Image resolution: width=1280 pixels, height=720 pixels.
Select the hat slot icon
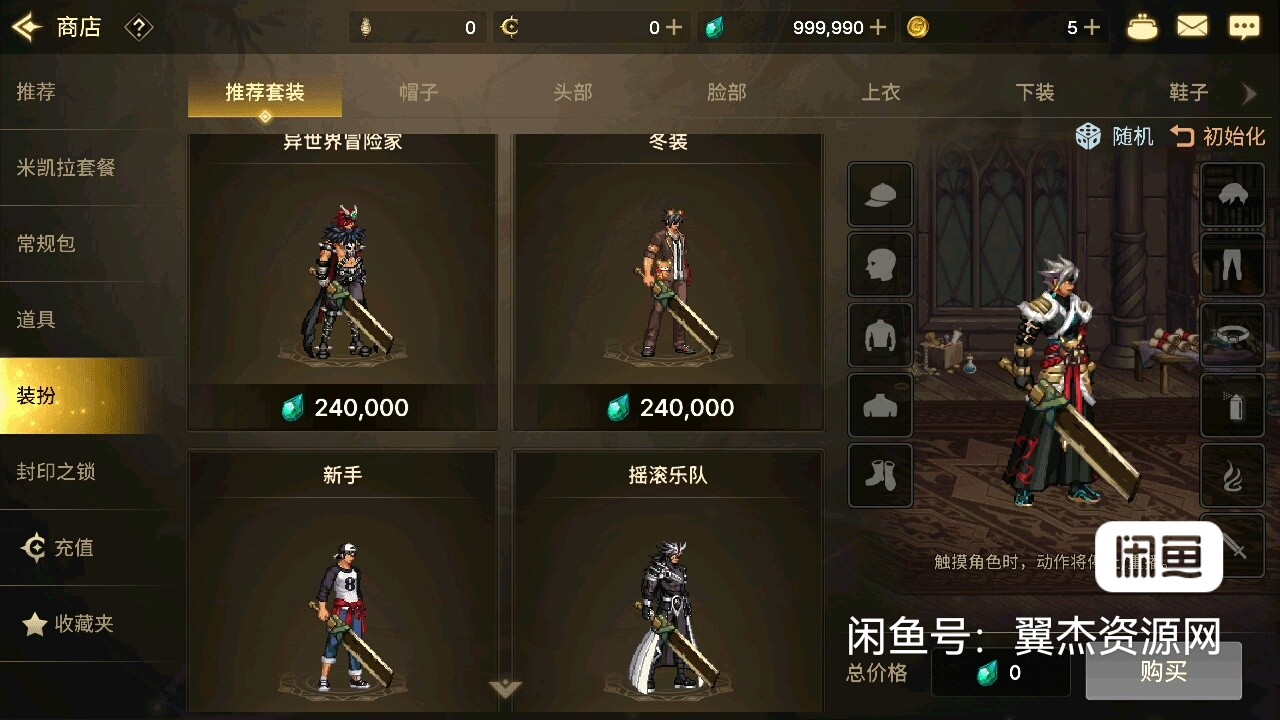[880, 195]
